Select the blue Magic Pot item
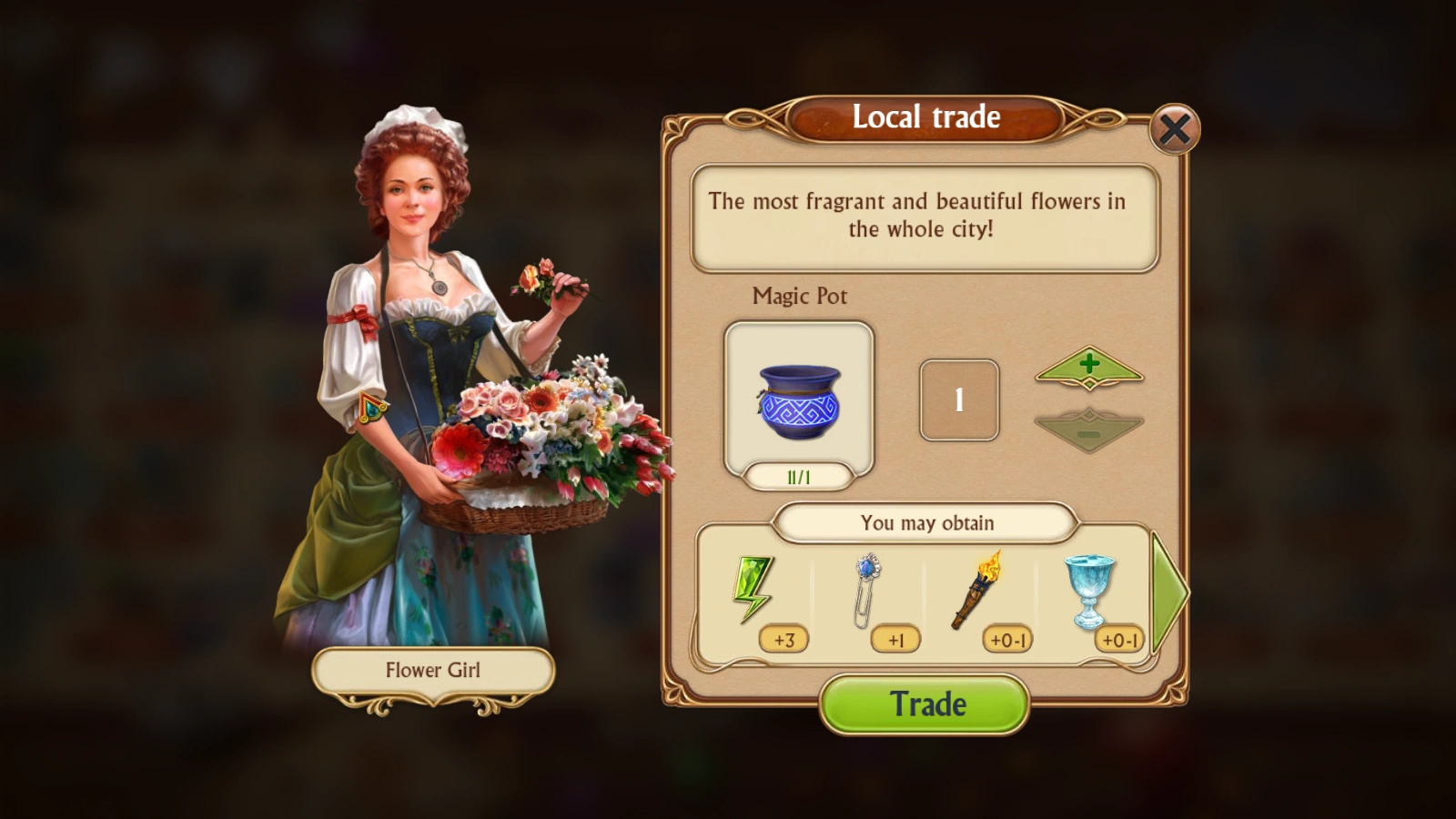This screenshot has width=1456, height=819. click(798, 400)
